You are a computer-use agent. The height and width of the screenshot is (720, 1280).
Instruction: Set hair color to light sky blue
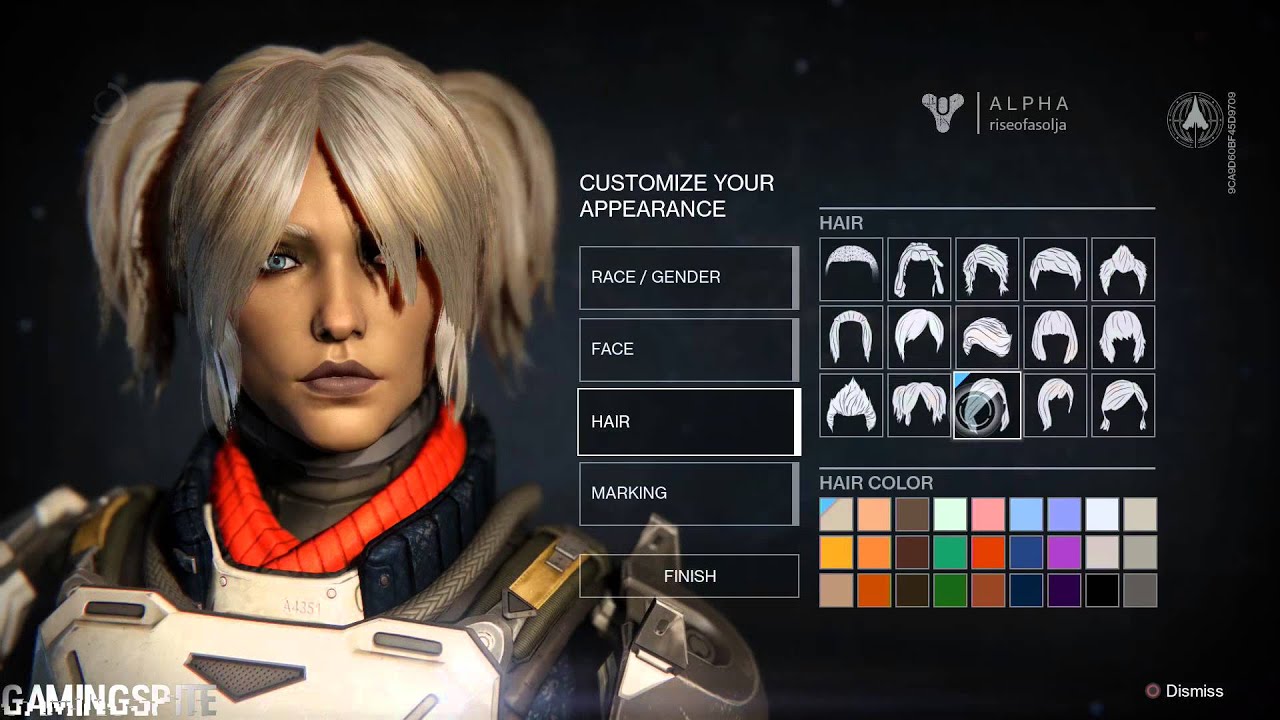[x=1026, y=514]
